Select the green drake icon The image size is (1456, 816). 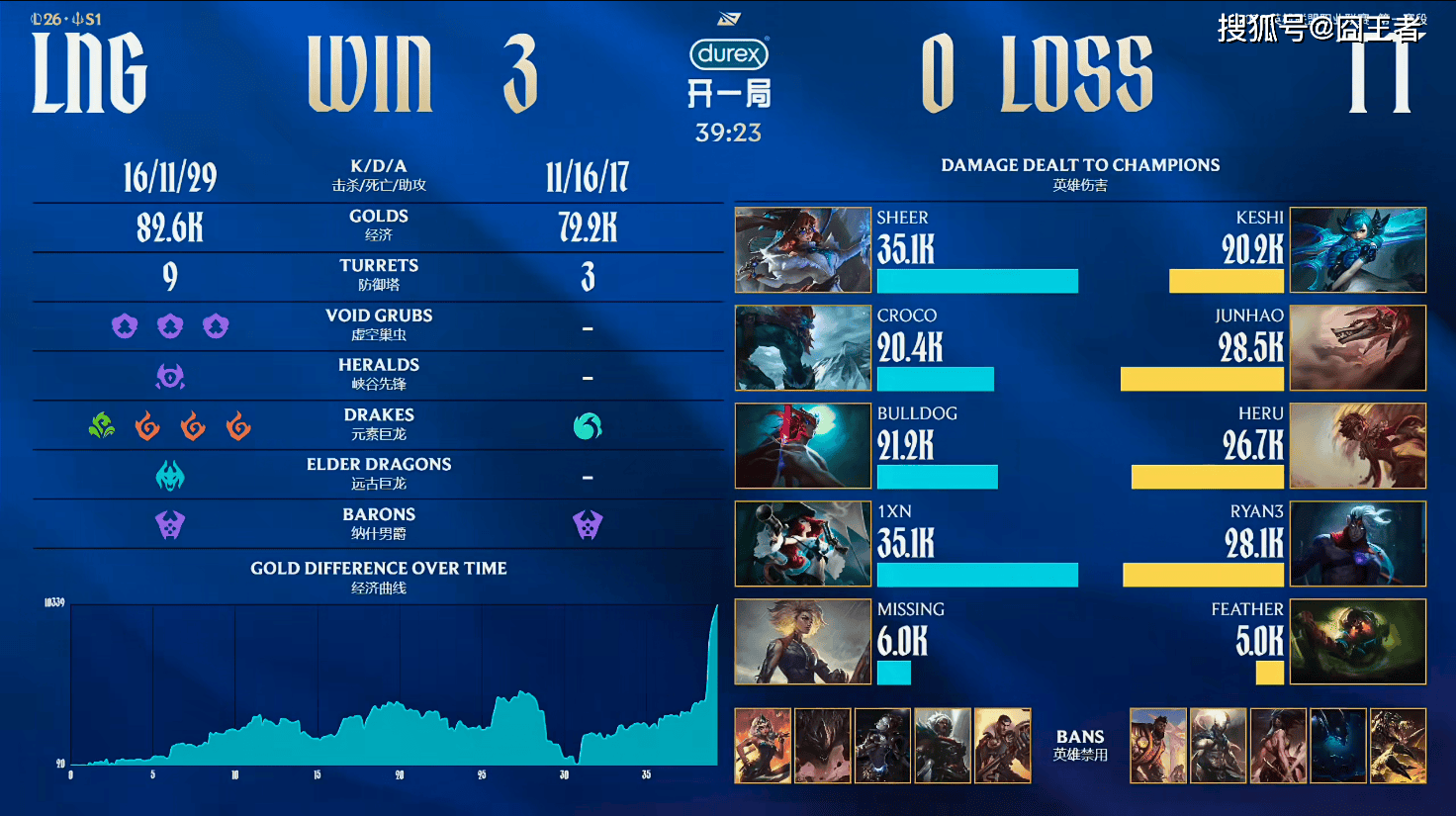pos(102,426)
